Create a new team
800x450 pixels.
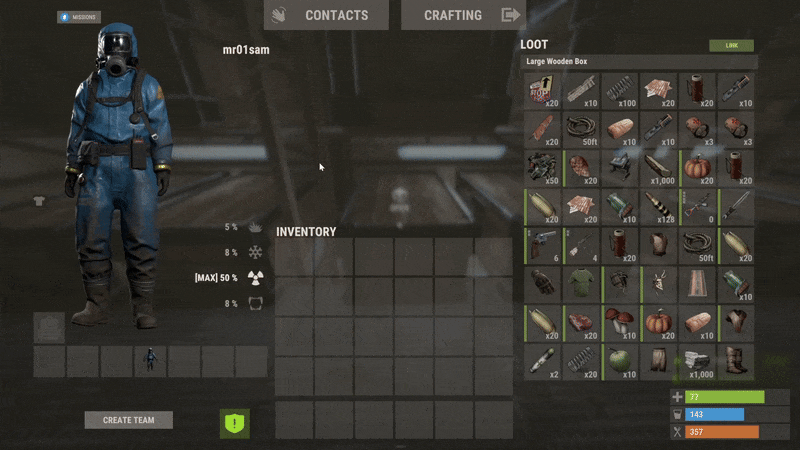pos(128,420)
